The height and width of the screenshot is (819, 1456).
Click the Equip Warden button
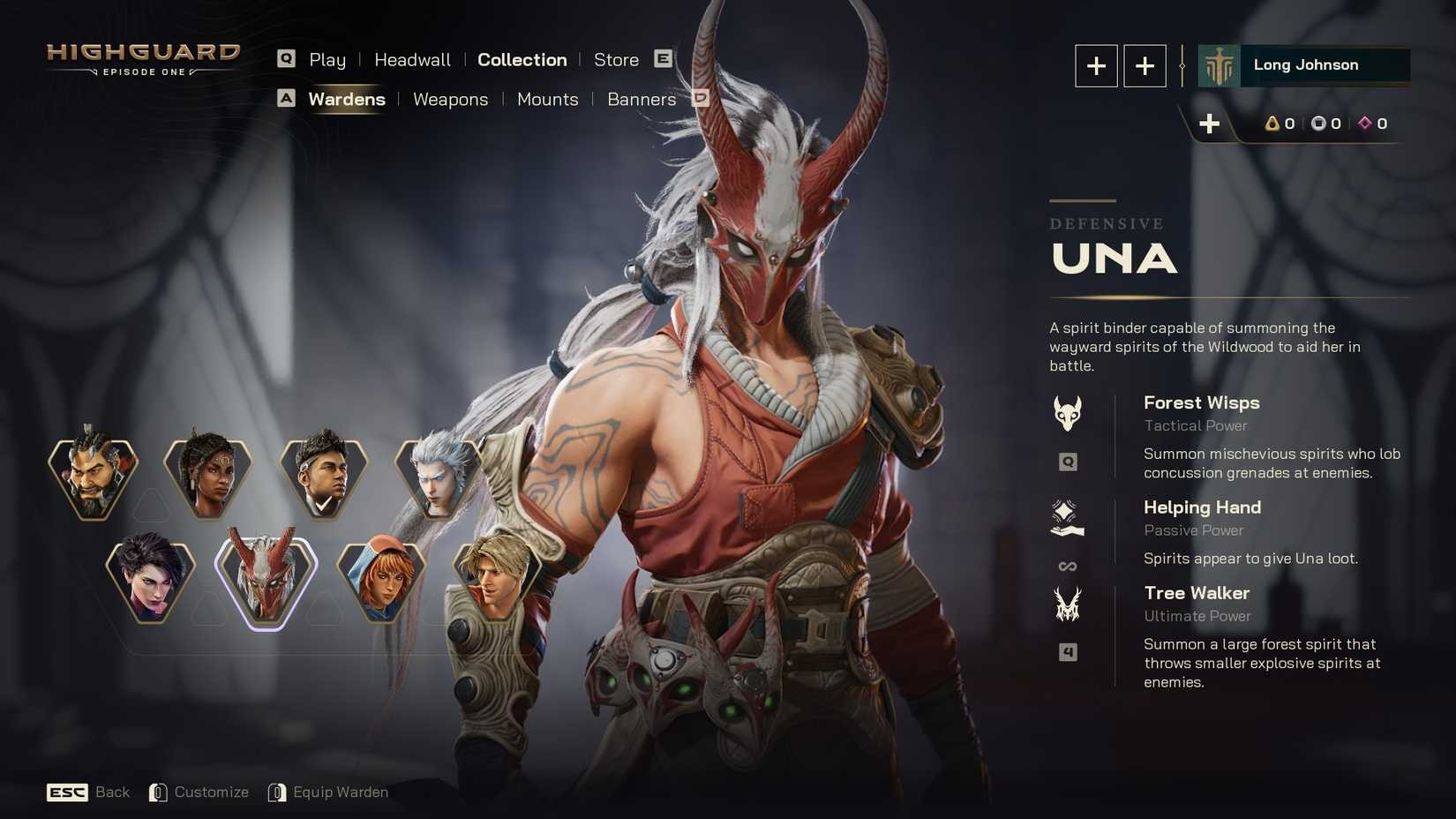point(341,792)
